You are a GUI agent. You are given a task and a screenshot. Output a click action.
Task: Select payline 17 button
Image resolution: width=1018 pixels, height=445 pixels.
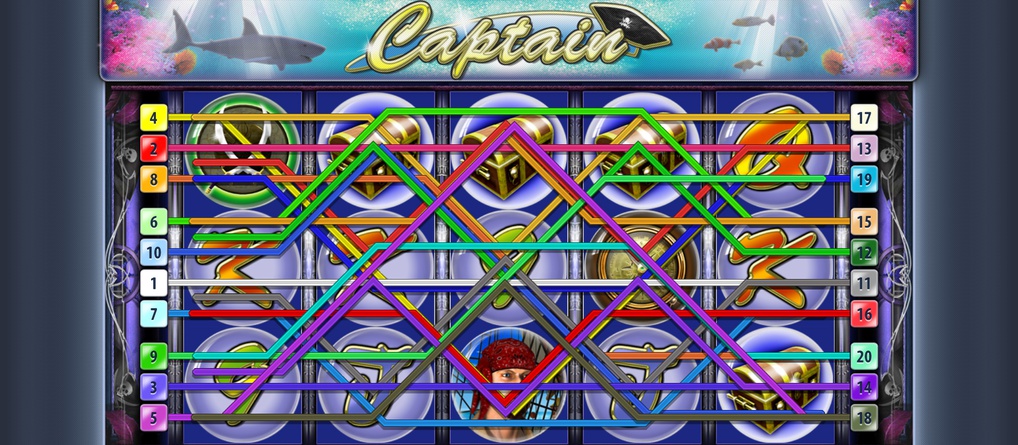(x=864, y=118)
